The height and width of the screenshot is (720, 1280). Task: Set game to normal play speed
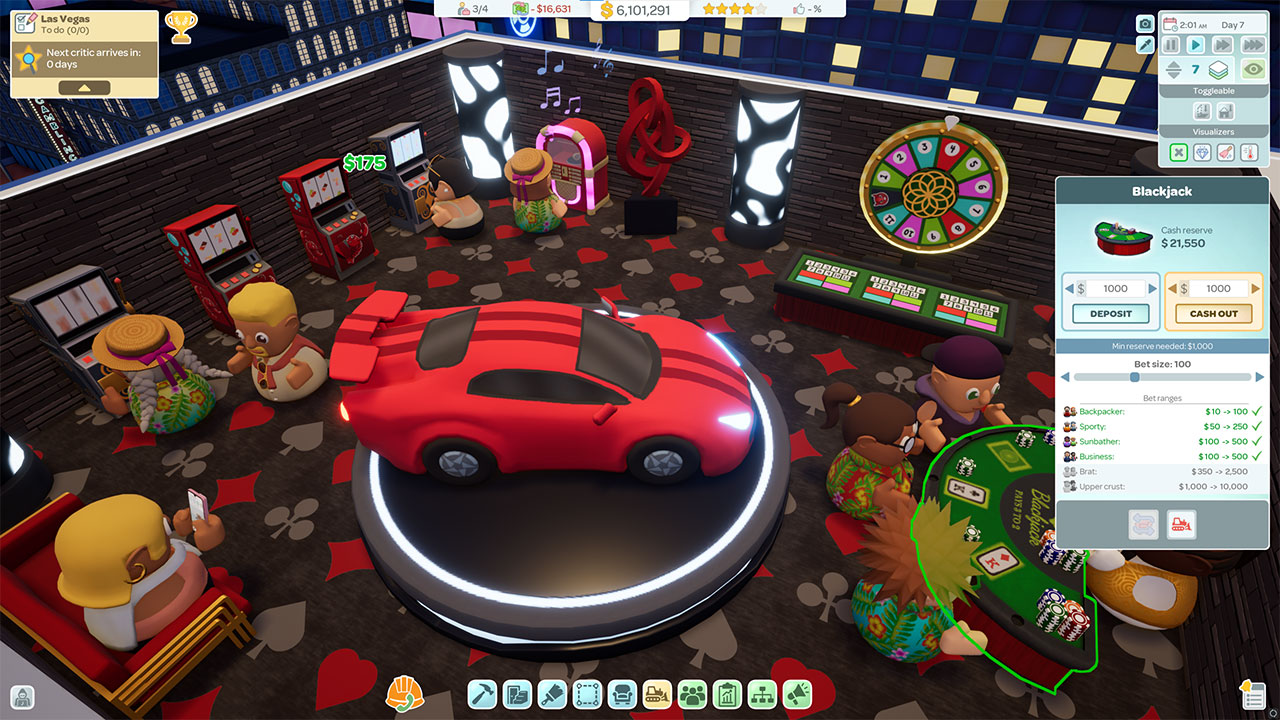pos(1195,45)
